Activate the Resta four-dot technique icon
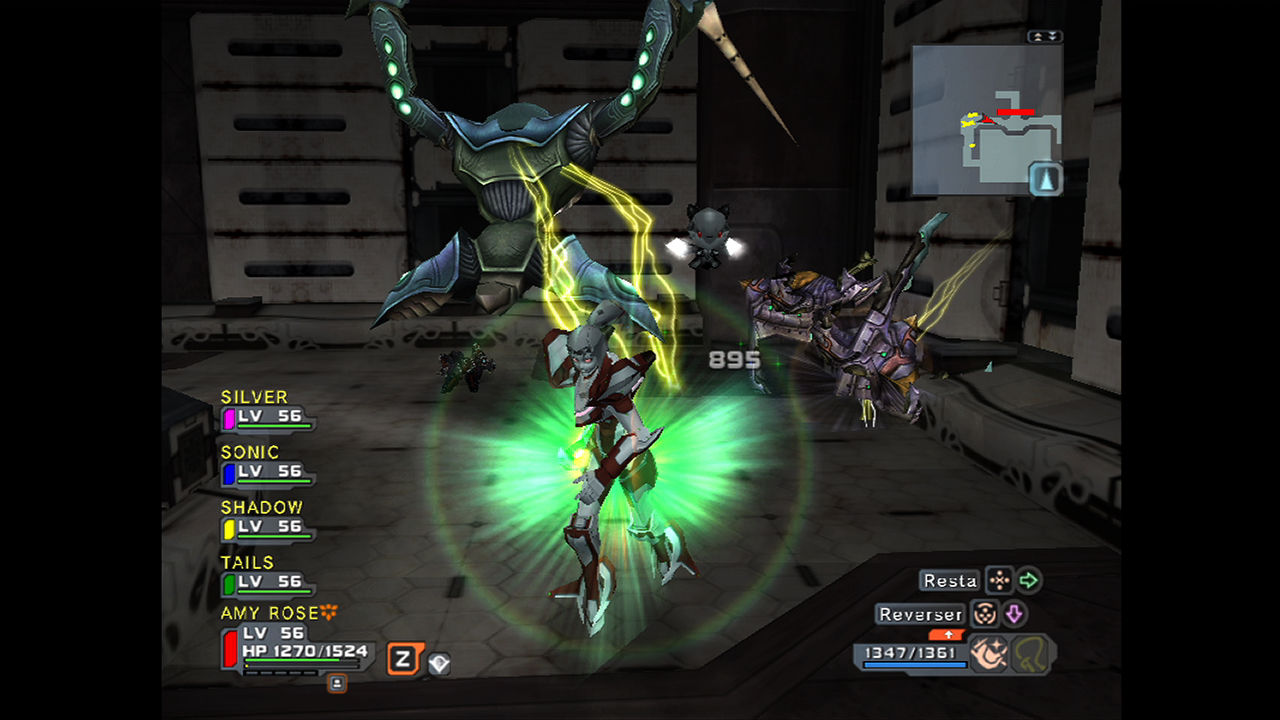Viewport: 1280px width, 720px height. pos(999,581)
